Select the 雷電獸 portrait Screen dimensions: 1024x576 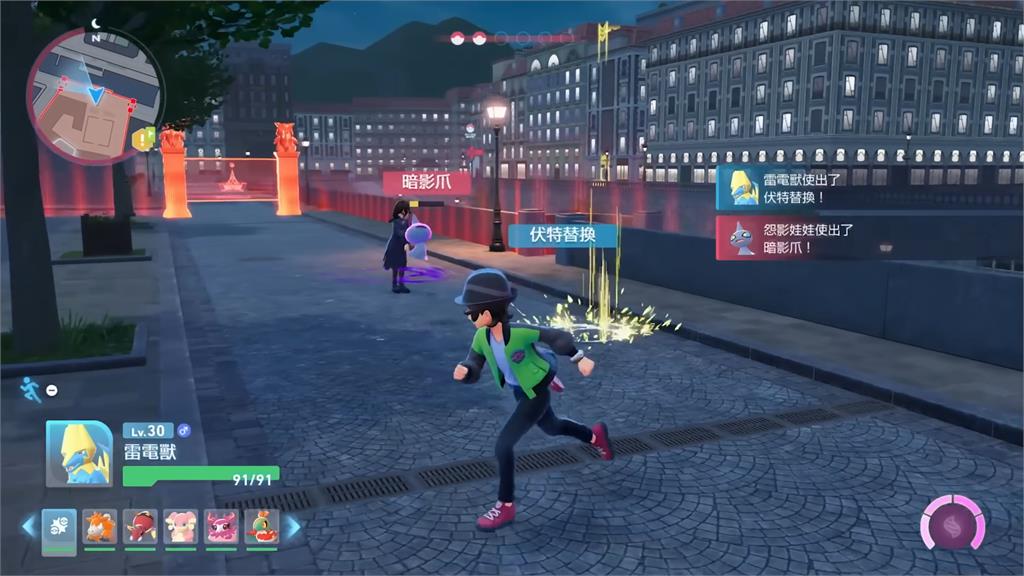coord(79,453)
